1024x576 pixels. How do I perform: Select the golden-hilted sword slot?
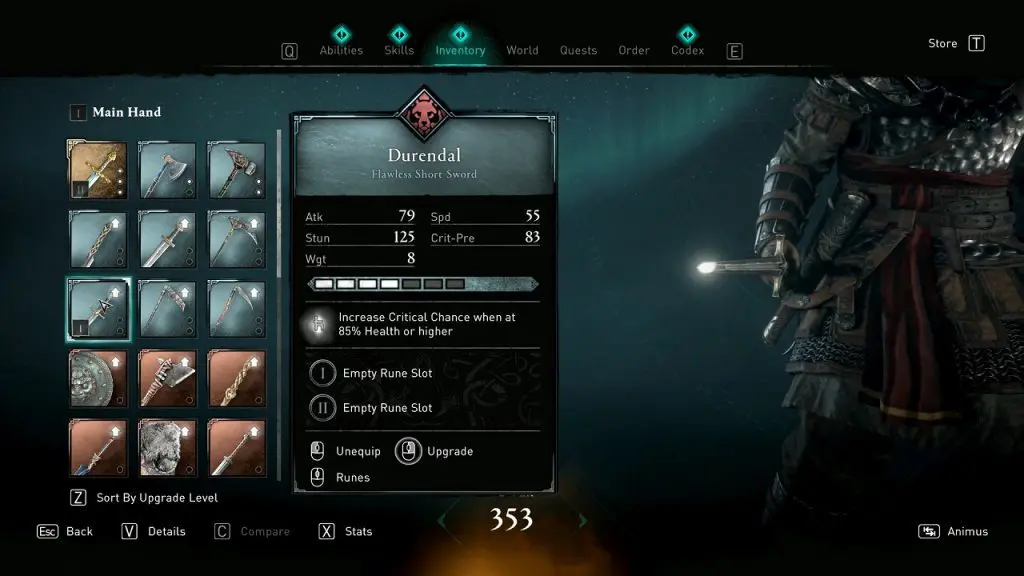[98, 169]
